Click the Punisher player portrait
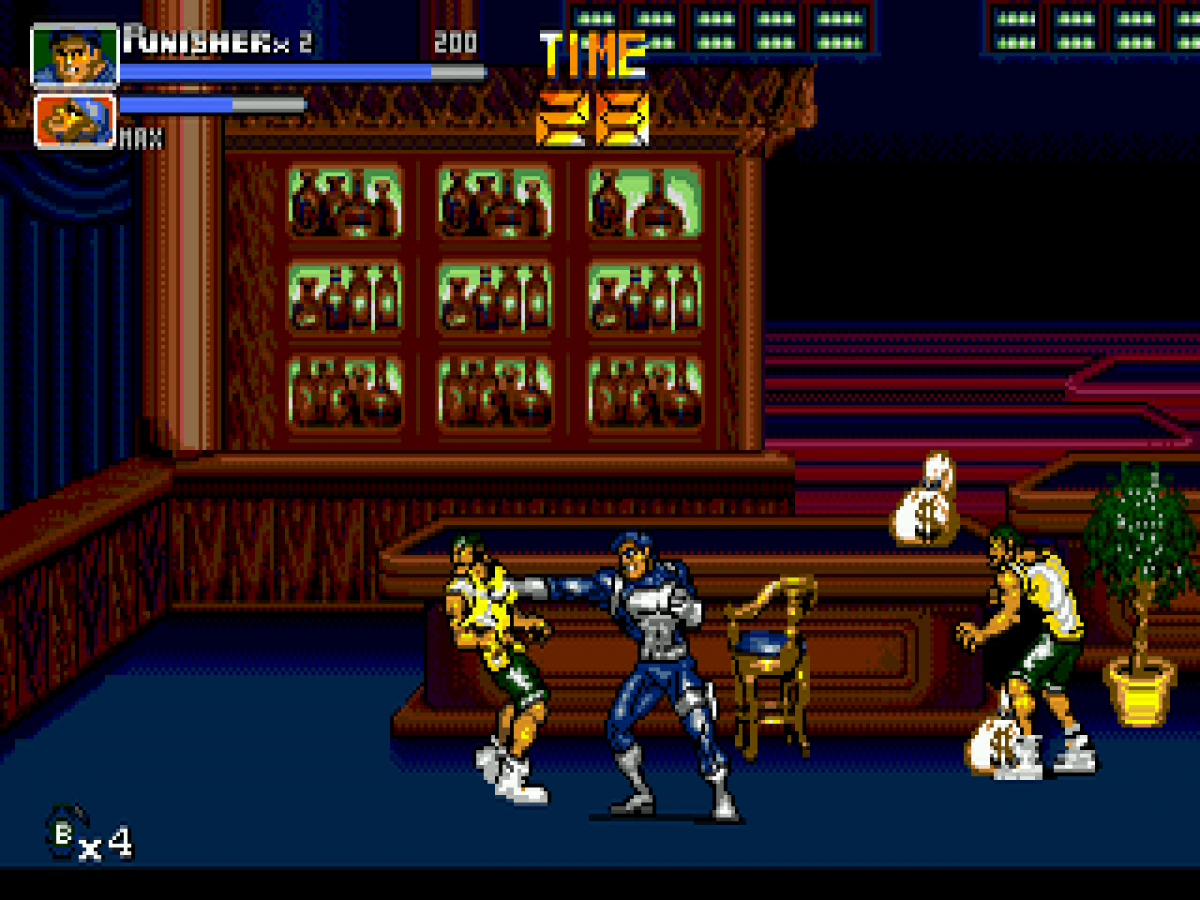The image size is (1200, 900). tap(75, 56)
